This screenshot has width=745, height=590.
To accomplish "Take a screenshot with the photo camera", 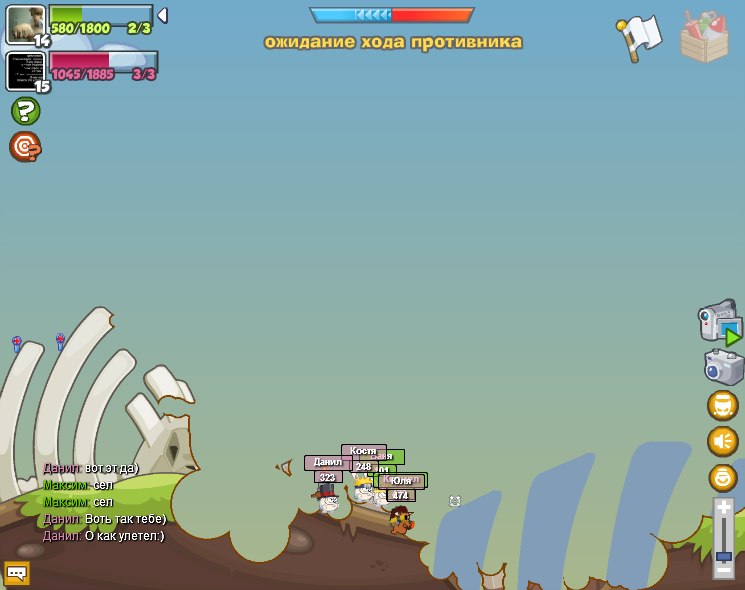I will tap(723, 367).
